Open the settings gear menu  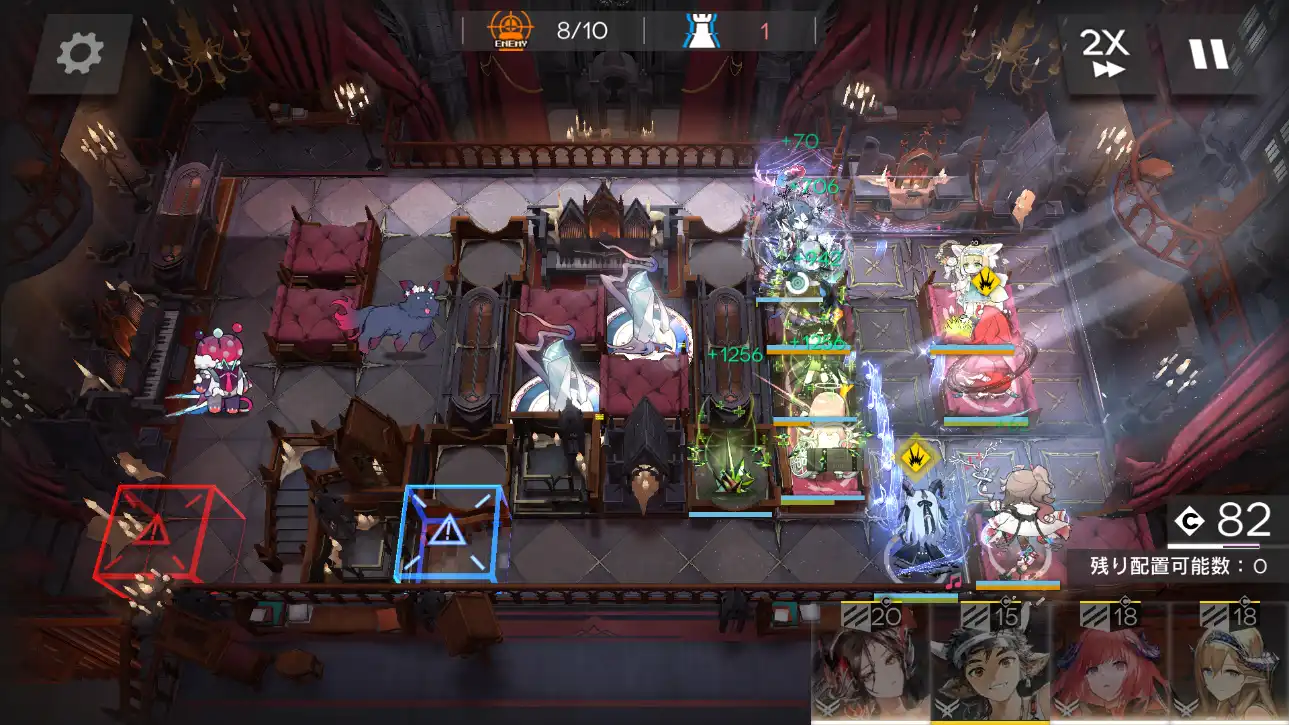click(80, 54)
